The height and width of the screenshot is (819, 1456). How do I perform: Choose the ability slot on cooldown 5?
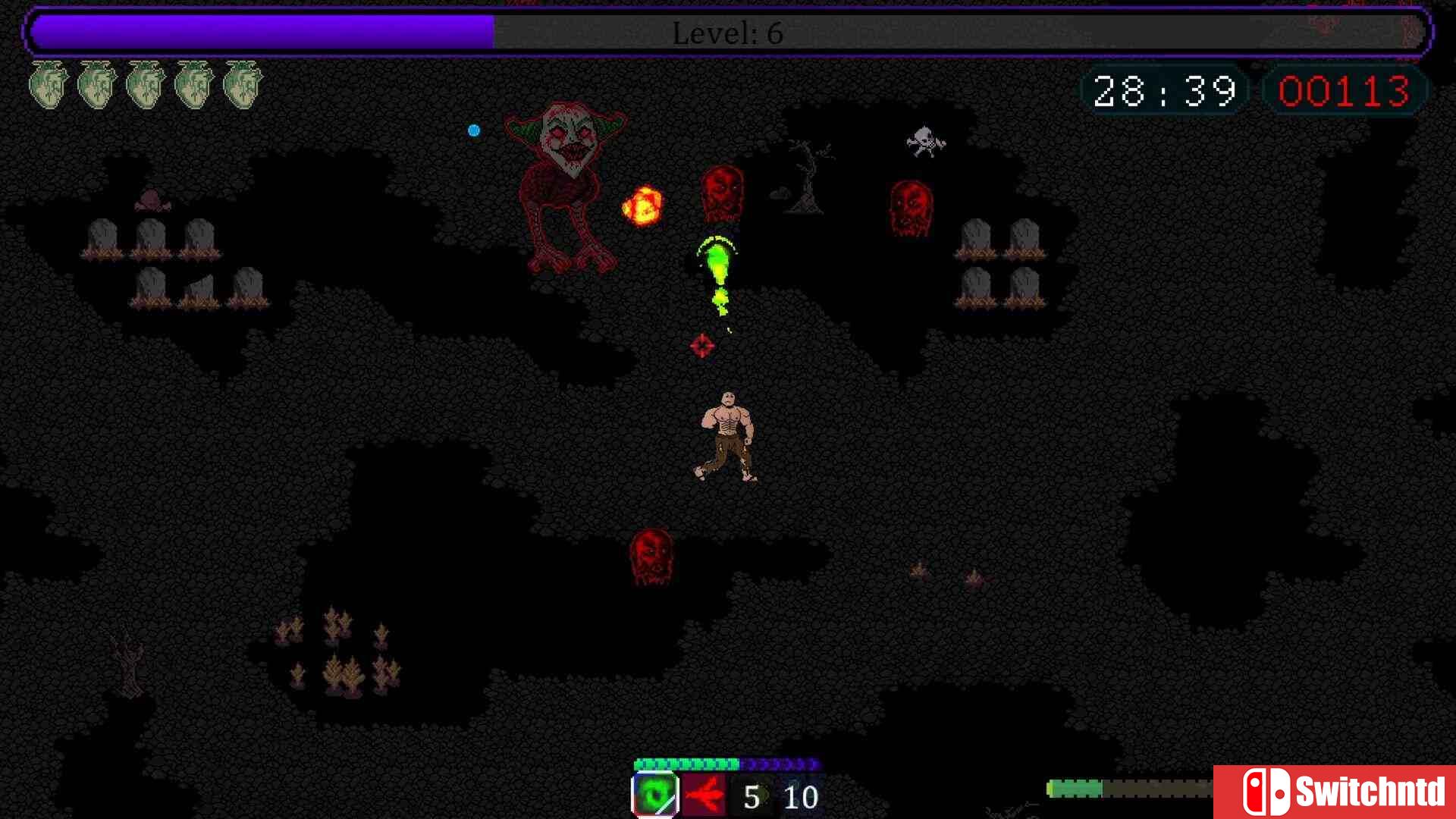(752, 796)
